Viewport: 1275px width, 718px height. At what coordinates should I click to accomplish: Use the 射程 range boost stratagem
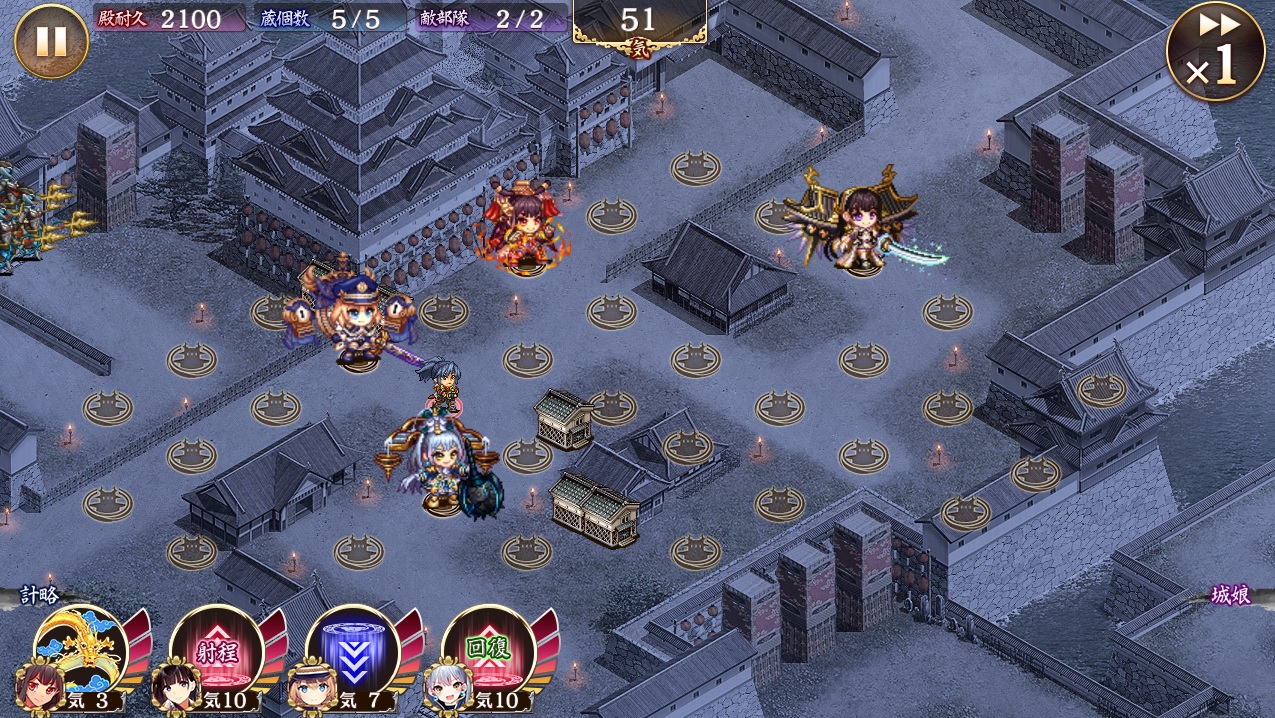point(215,650)
